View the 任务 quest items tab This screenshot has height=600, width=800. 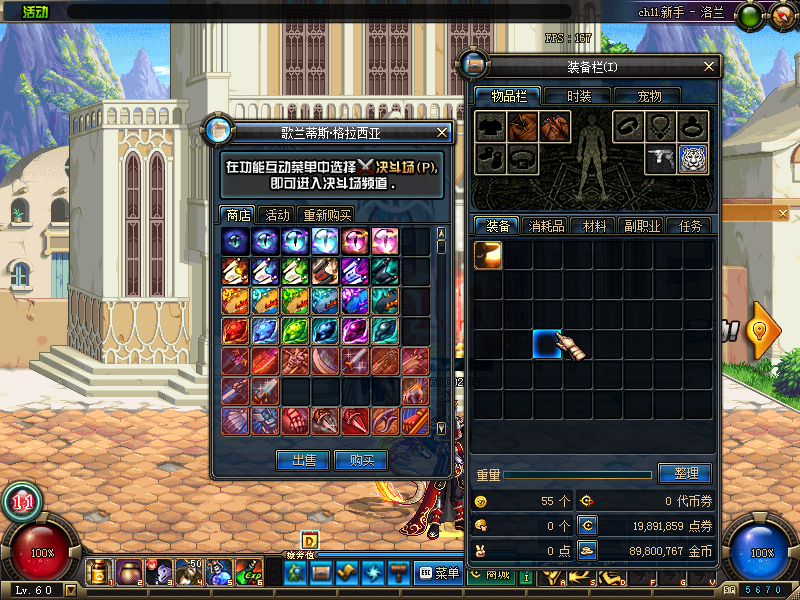(x=689, y=226)
